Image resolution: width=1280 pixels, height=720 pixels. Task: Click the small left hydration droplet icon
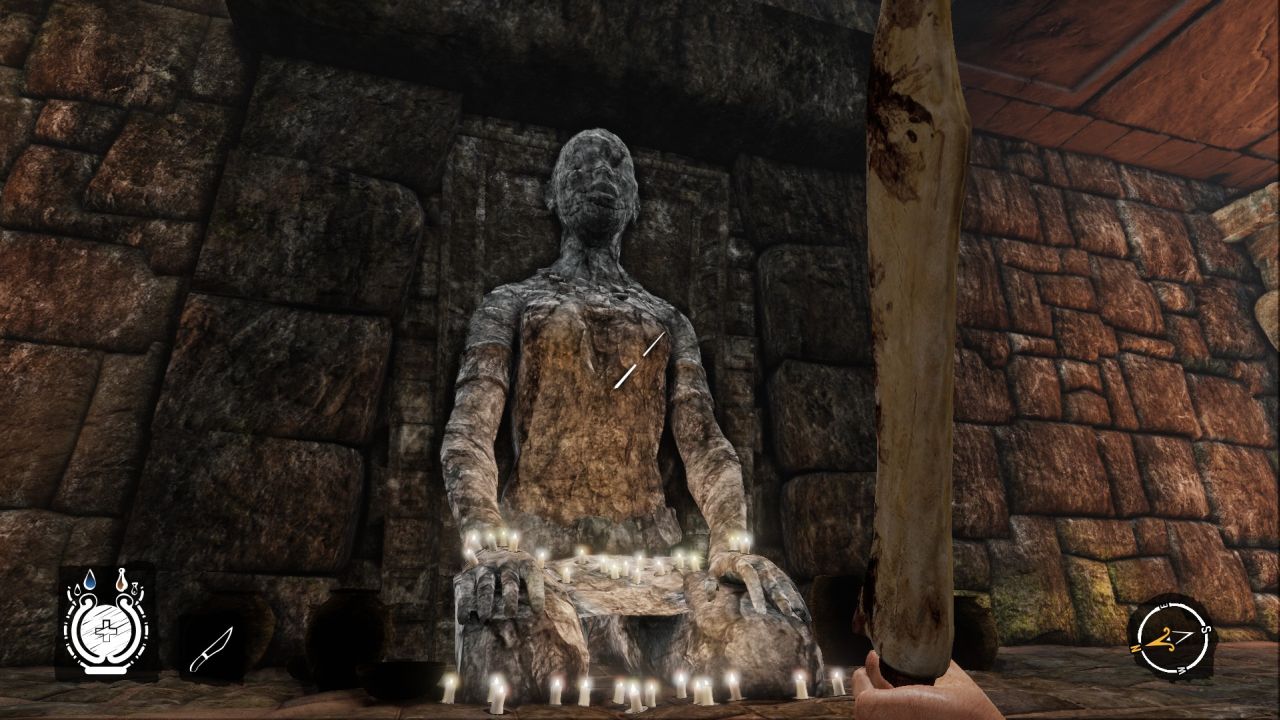coord(77,591)
